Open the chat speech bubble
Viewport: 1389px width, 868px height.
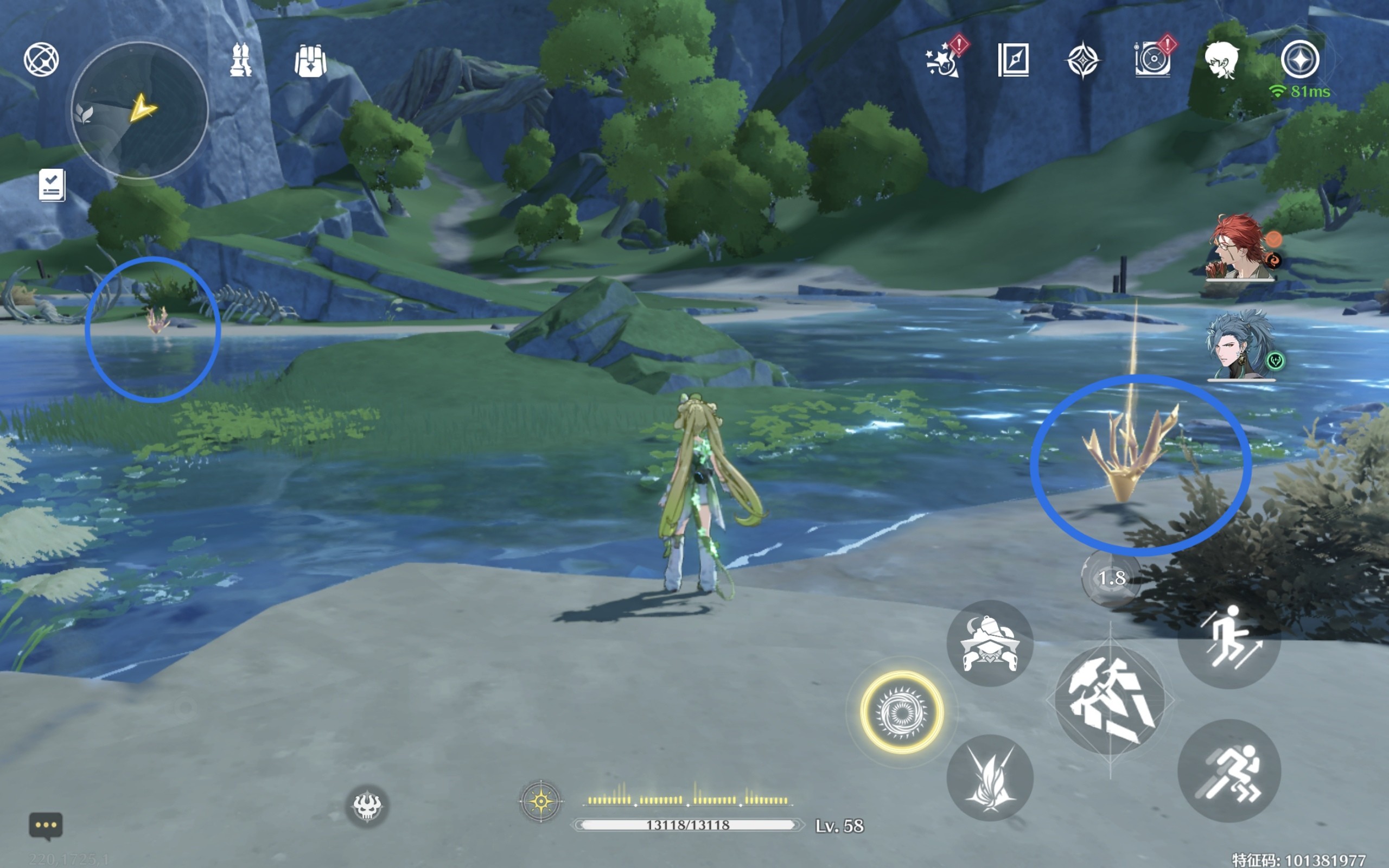[x=46, y=826]
